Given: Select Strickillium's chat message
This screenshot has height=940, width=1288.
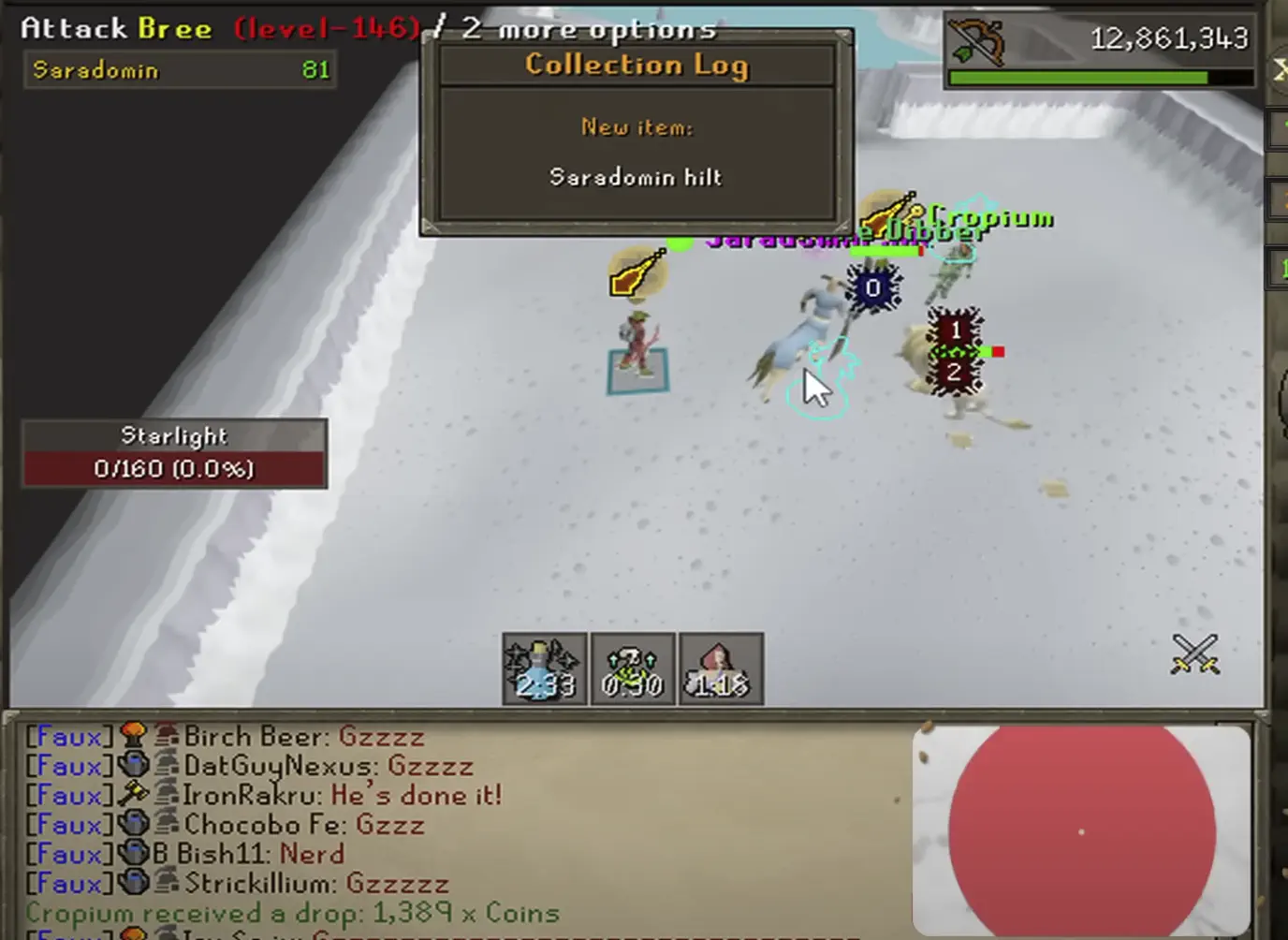Looking at the screenshot, I should click(x=316, y=883).
